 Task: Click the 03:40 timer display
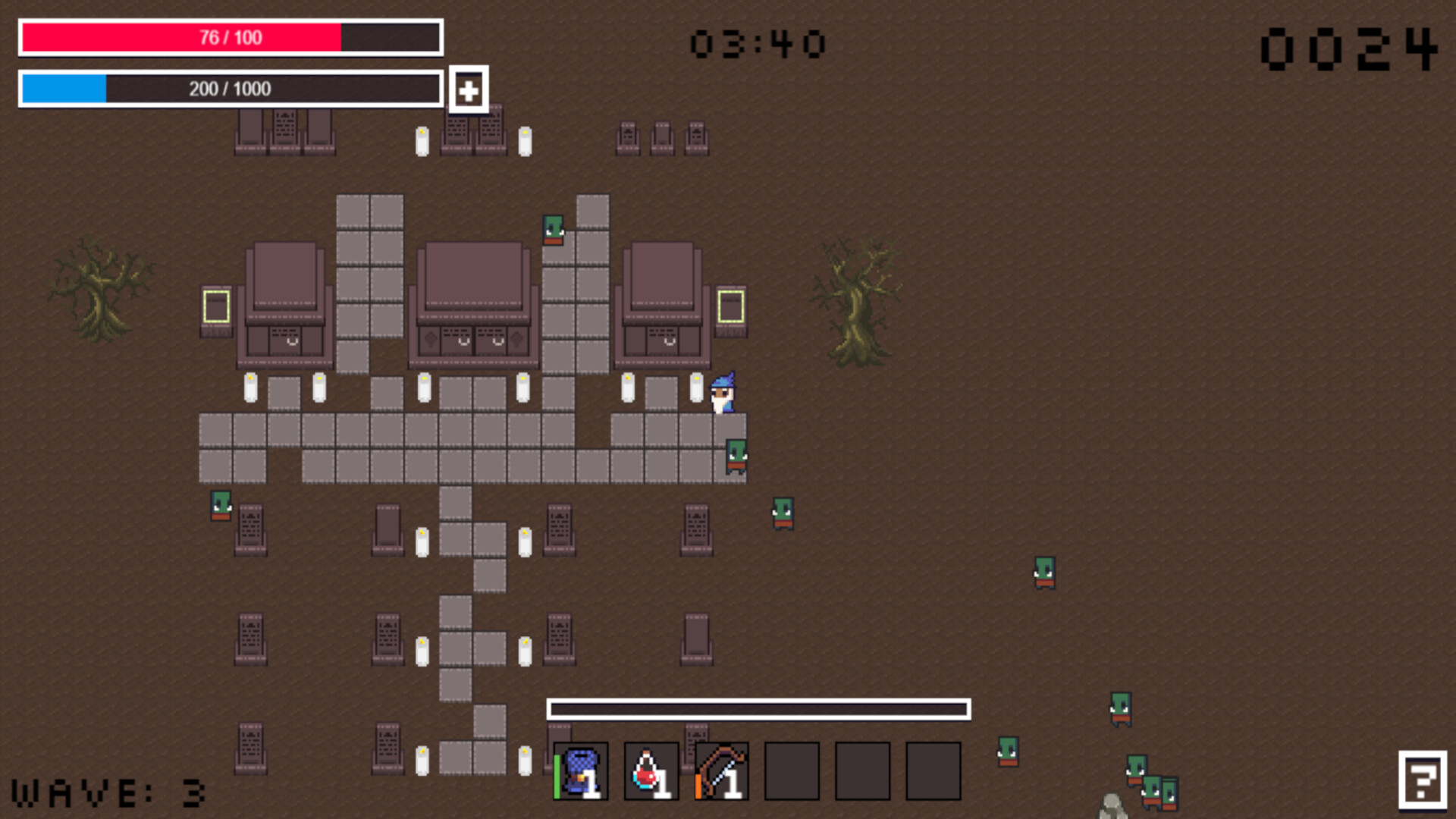pos(758,42)
